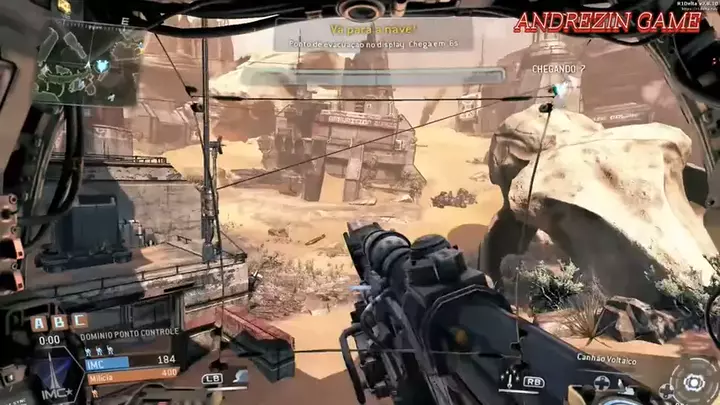The width and height of the screenshot is (720, 405).
Task: Activate the tactical ability icon beside LB
Action: tap(240, 377)
